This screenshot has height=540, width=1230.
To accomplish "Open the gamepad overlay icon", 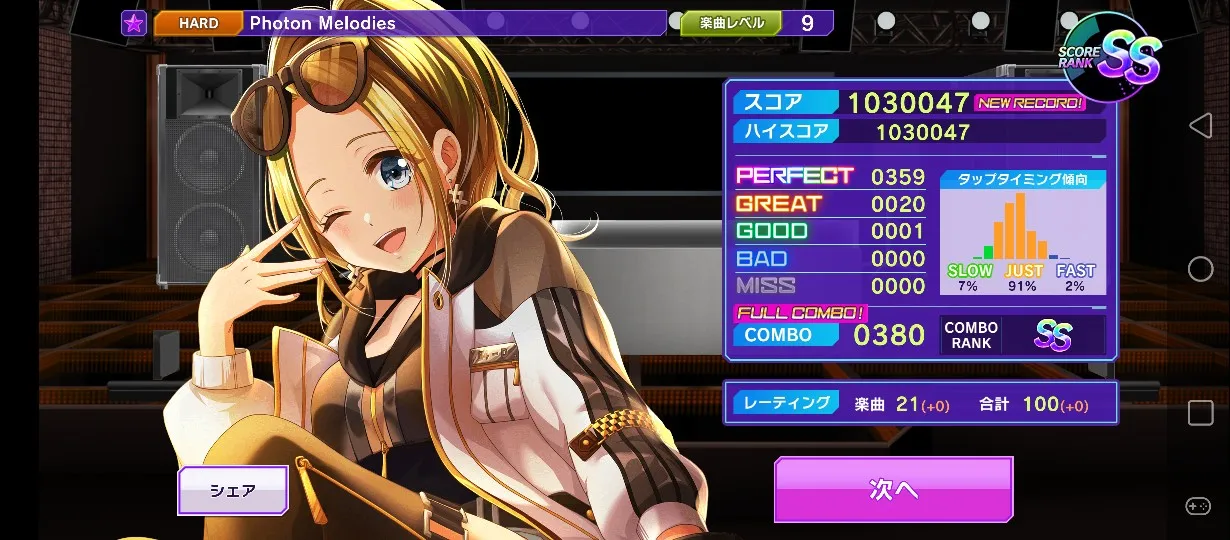I will 1198,506.
